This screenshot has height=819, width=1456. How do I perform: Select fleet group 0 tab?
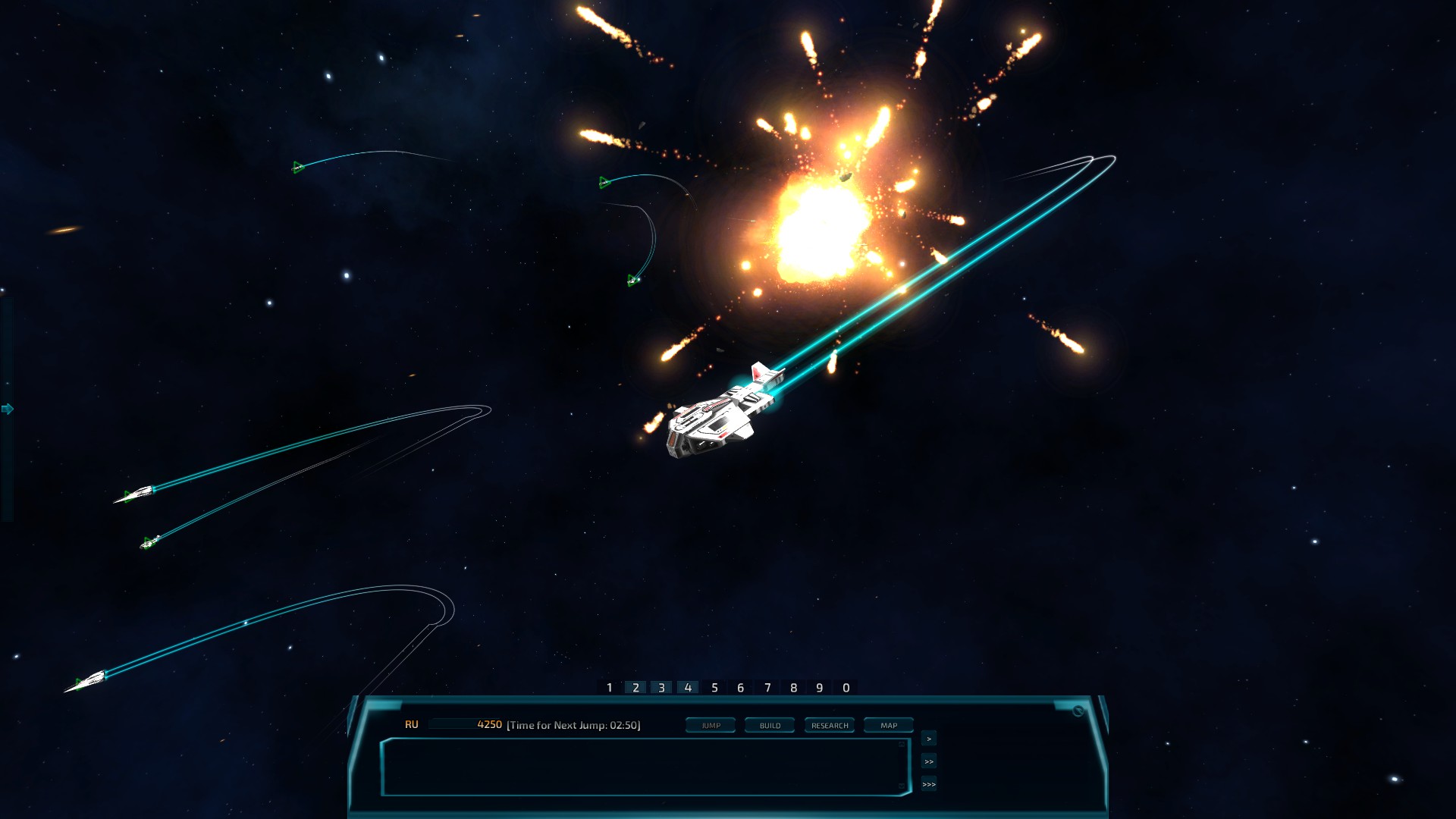tap(845, 689)
